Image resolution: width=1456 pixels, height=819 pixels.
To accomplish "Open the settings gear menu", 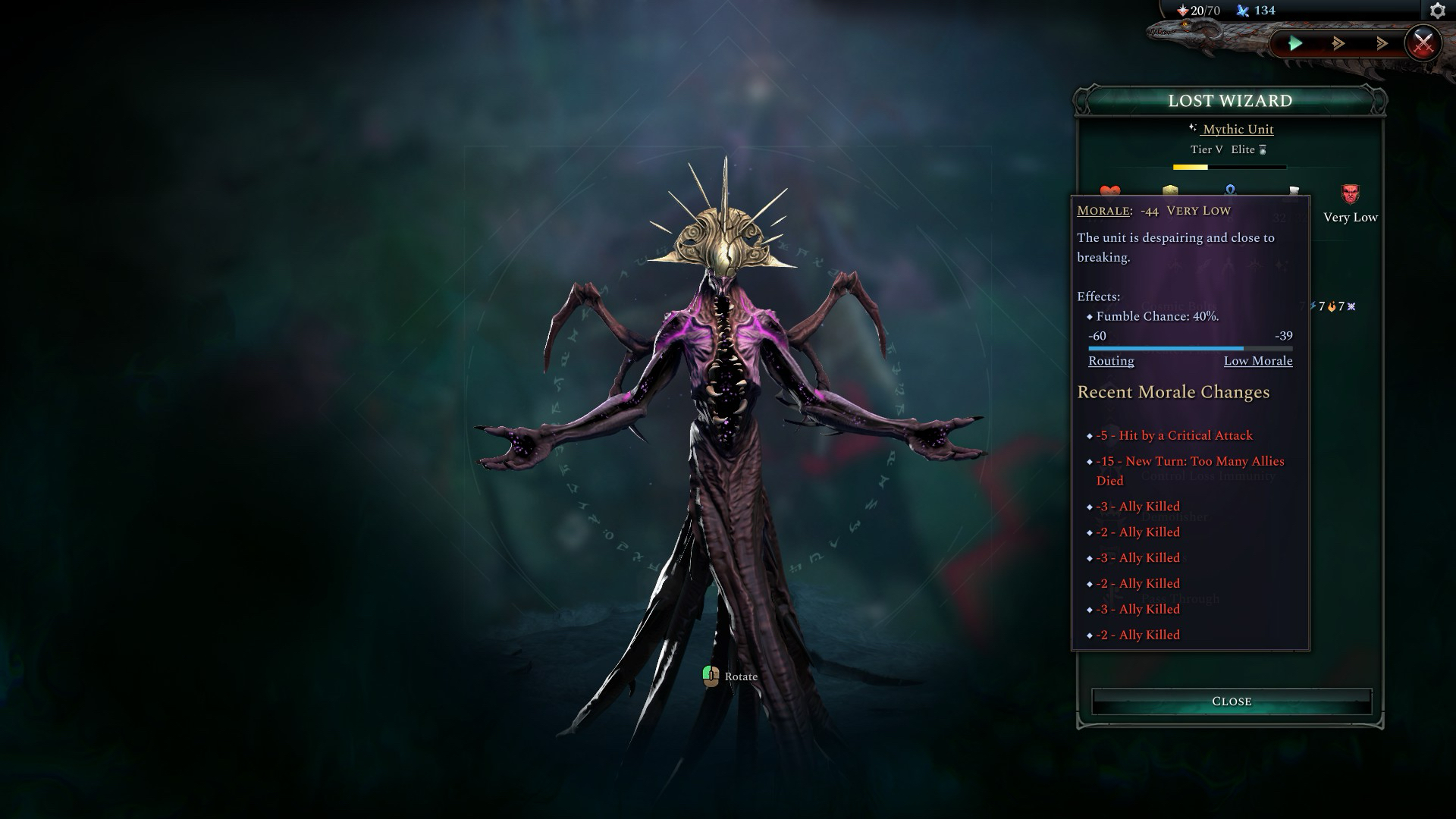I will click(x=1437, y=11).
